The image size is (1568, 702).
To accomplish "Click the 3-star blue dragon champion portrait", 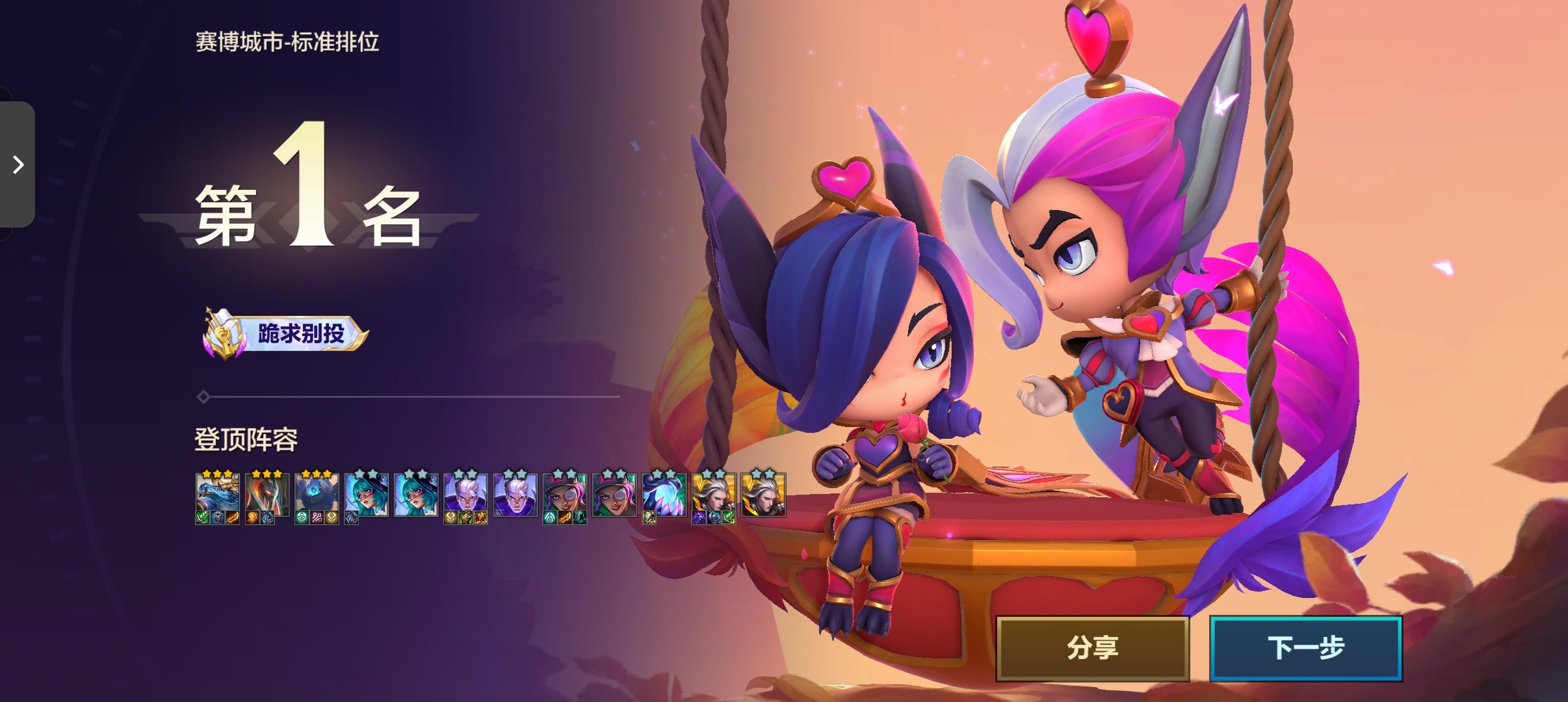I will [x=216, y=494].
